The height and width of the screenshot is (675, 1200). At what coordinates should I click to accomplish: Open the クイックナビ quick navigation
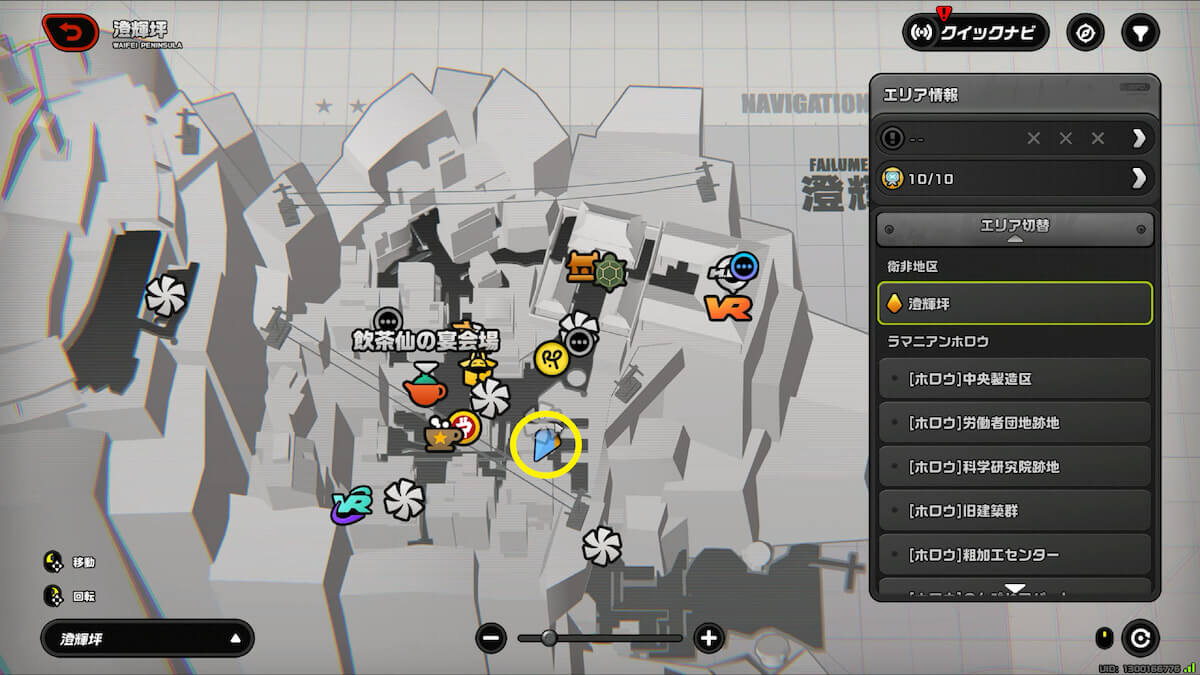click(975, 32)
